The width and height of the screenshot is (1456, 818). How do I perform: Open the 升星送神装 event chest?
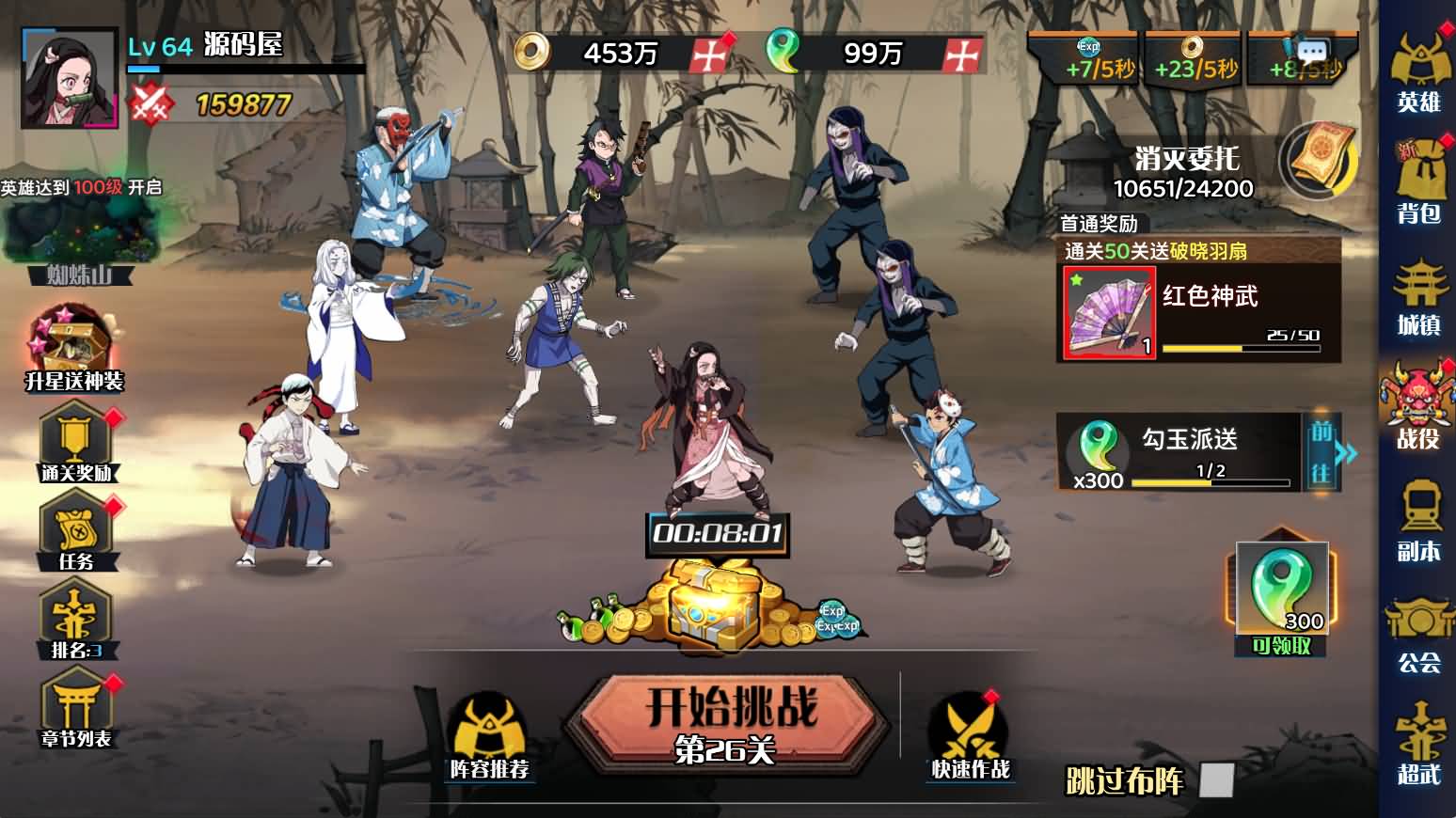pos(73,350)
